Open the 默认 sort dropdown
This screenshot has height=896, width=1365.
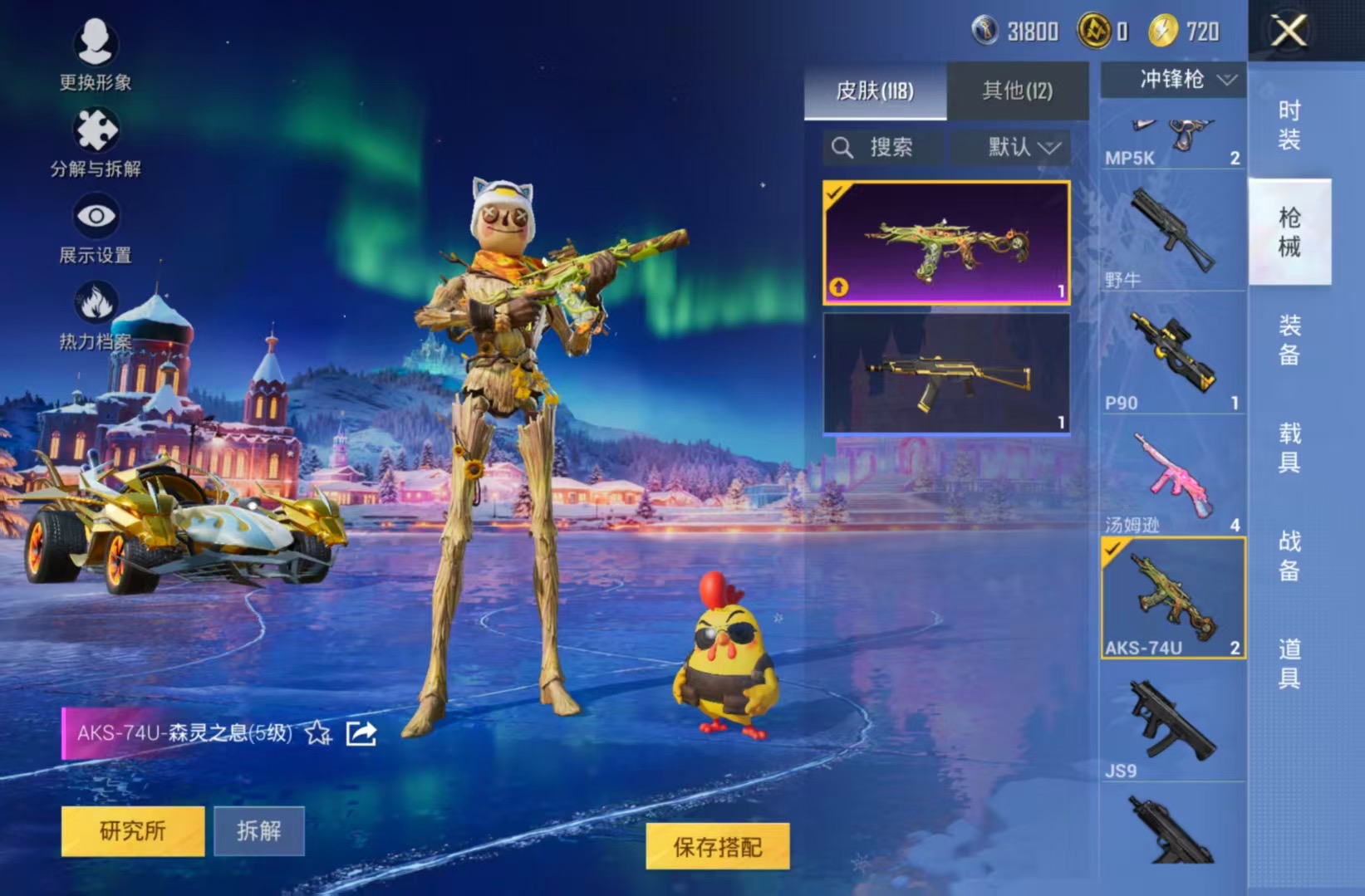pyautogui.click(x=1023, y=148)
